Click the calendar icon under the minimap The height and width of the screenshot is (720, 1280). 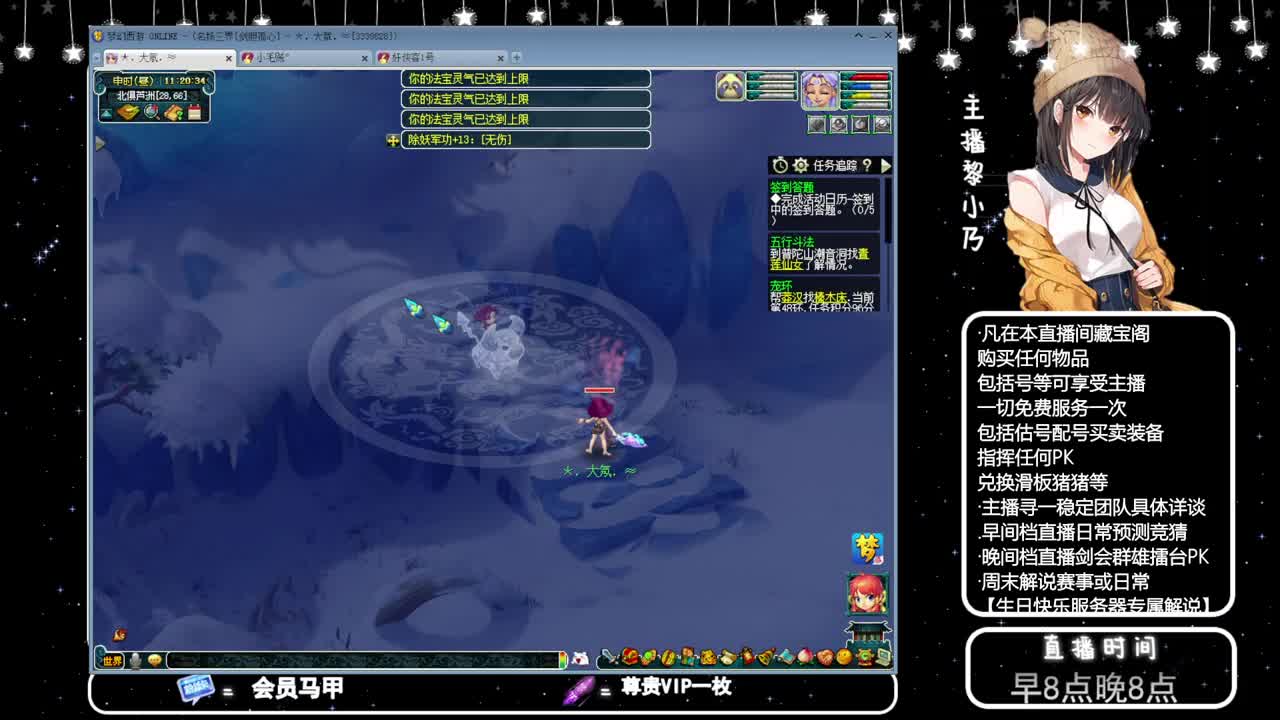click(x=194, y=112)
